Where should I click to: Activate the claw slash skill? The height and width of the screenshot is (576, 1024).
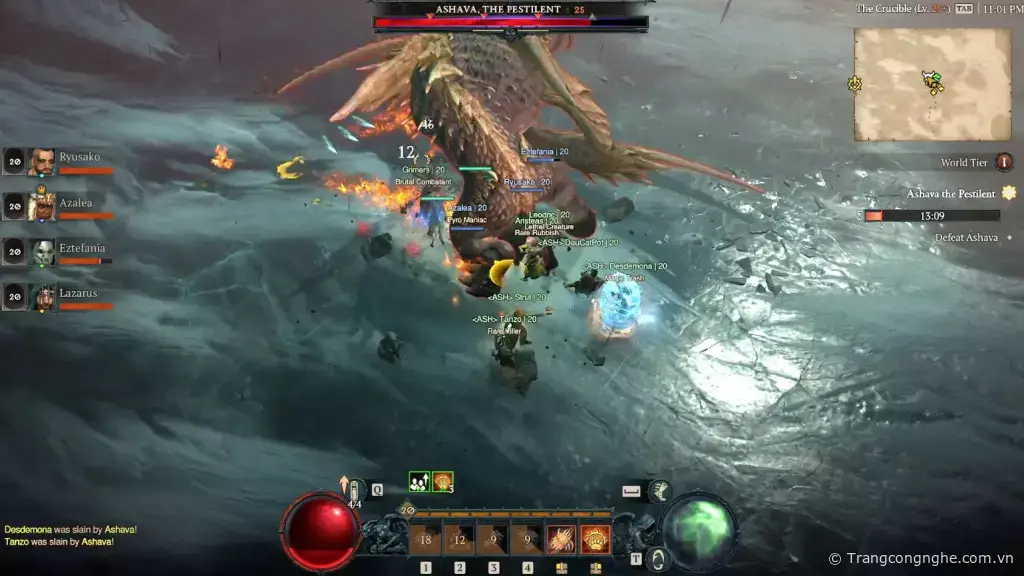point(561,539)
